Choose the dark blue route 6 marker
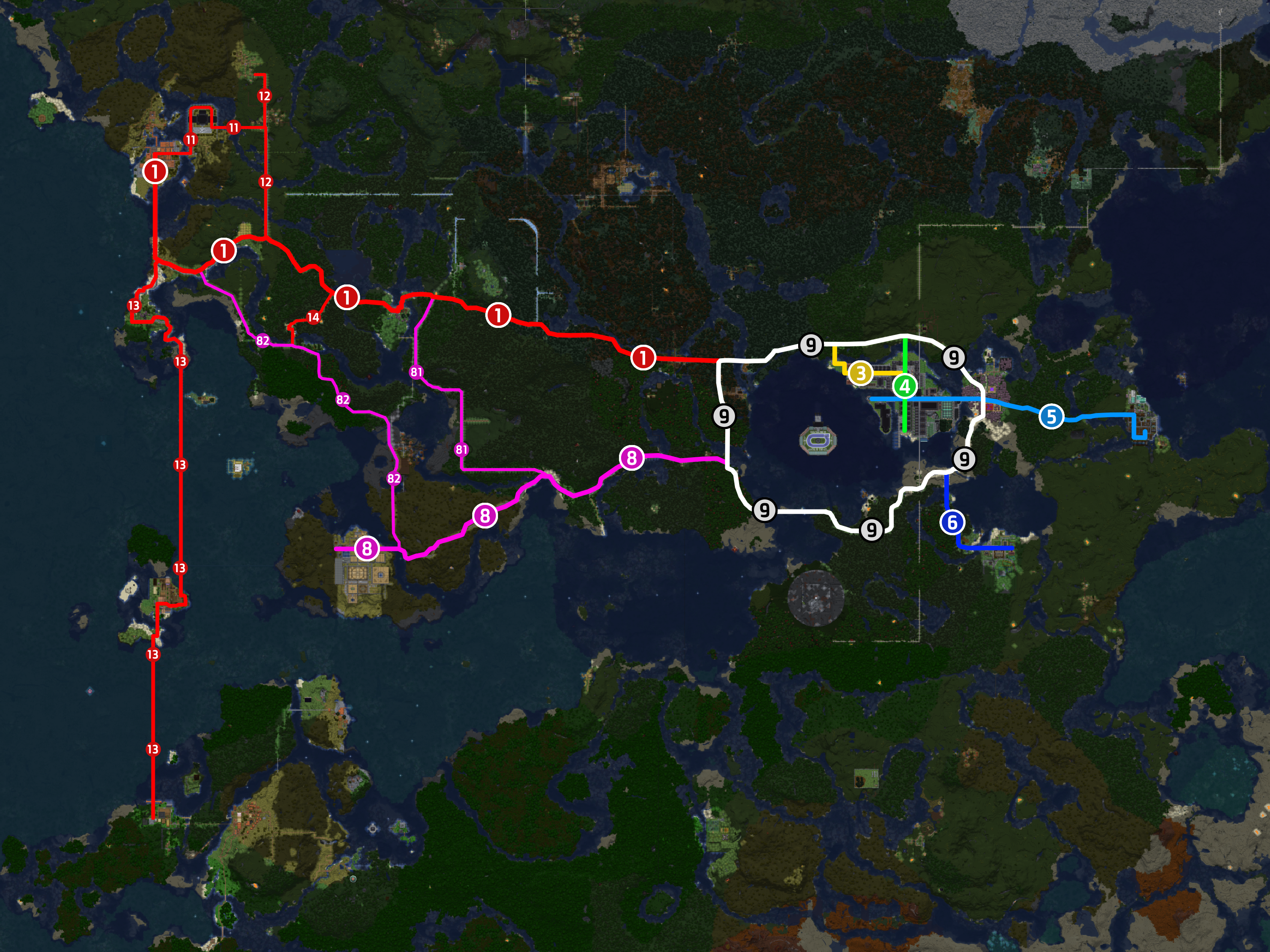The height and width of the screenshot is (952, 1270). (x=952, y=522)
